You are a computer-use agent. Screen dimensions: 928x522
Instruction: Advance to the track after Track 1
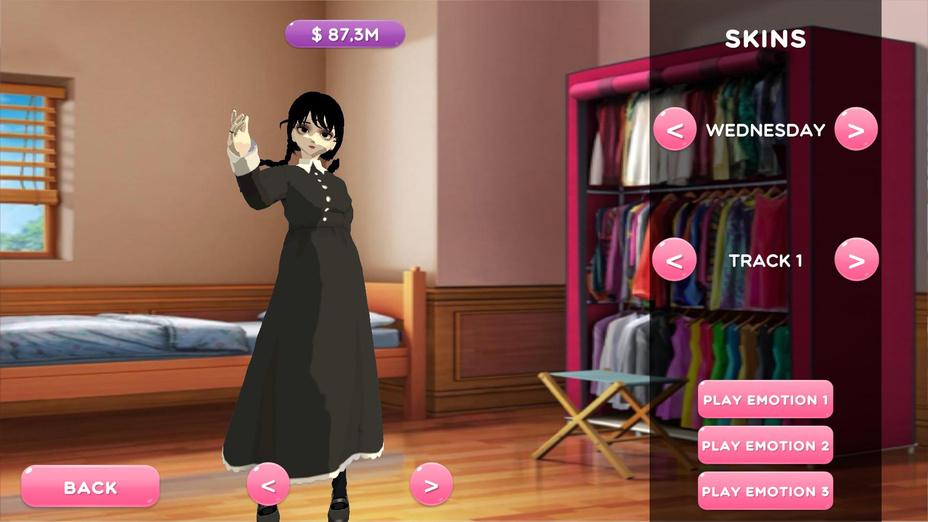click(x=856, y=261)
